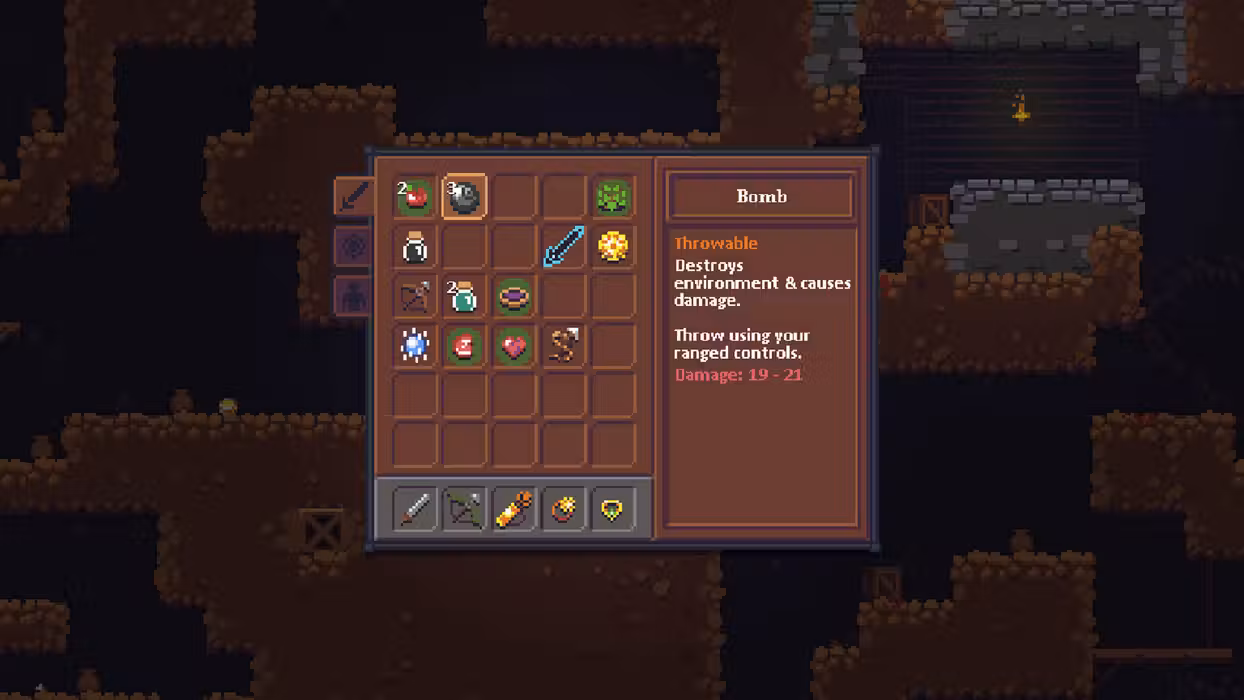The height and width of the screenshot is (700, 1244).
Task: Select the equipped ring slot
Action: [563, 510]
